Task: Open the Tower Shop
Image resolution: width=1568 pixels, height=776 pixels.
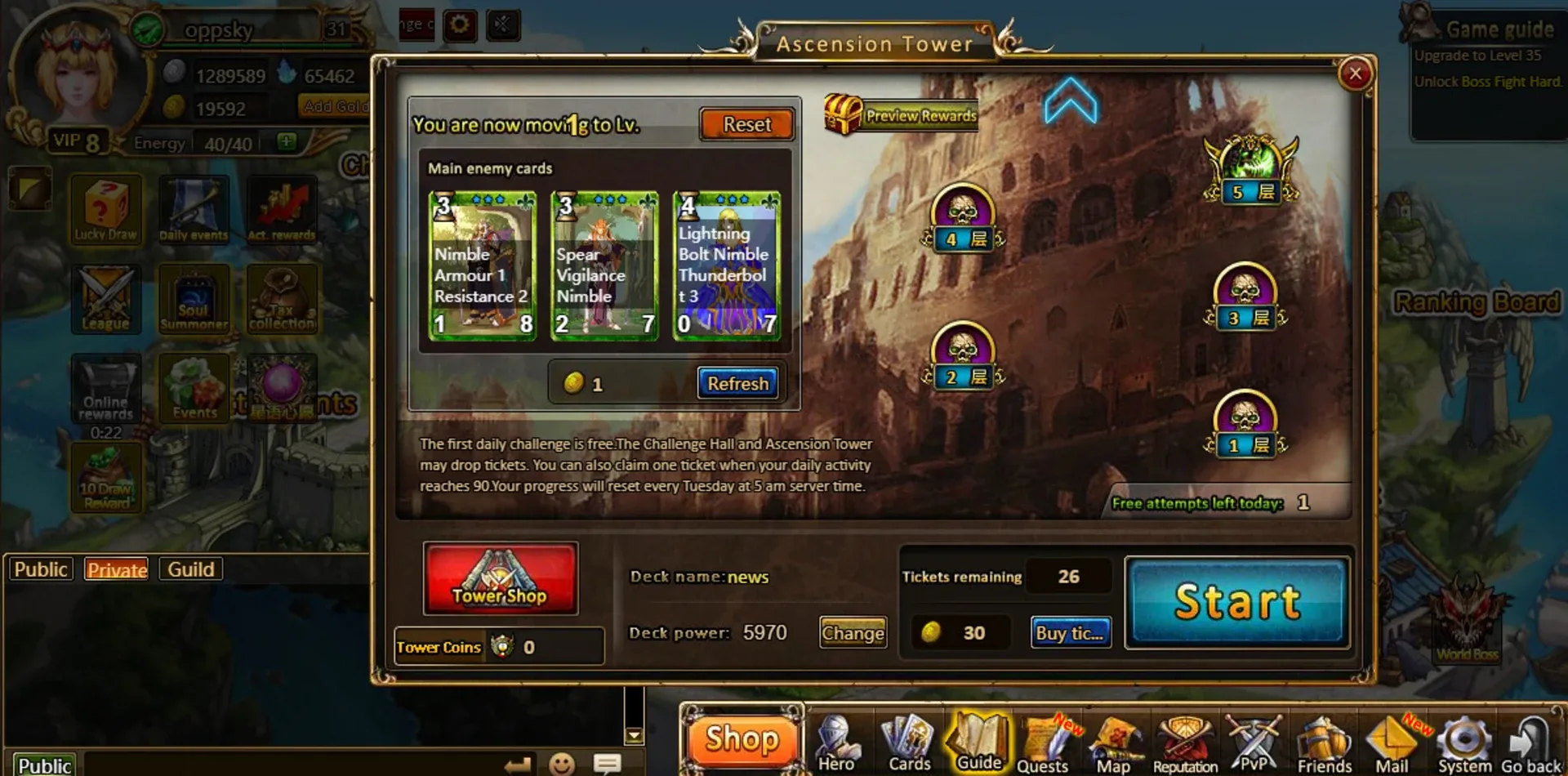Action: click(500, 578)
